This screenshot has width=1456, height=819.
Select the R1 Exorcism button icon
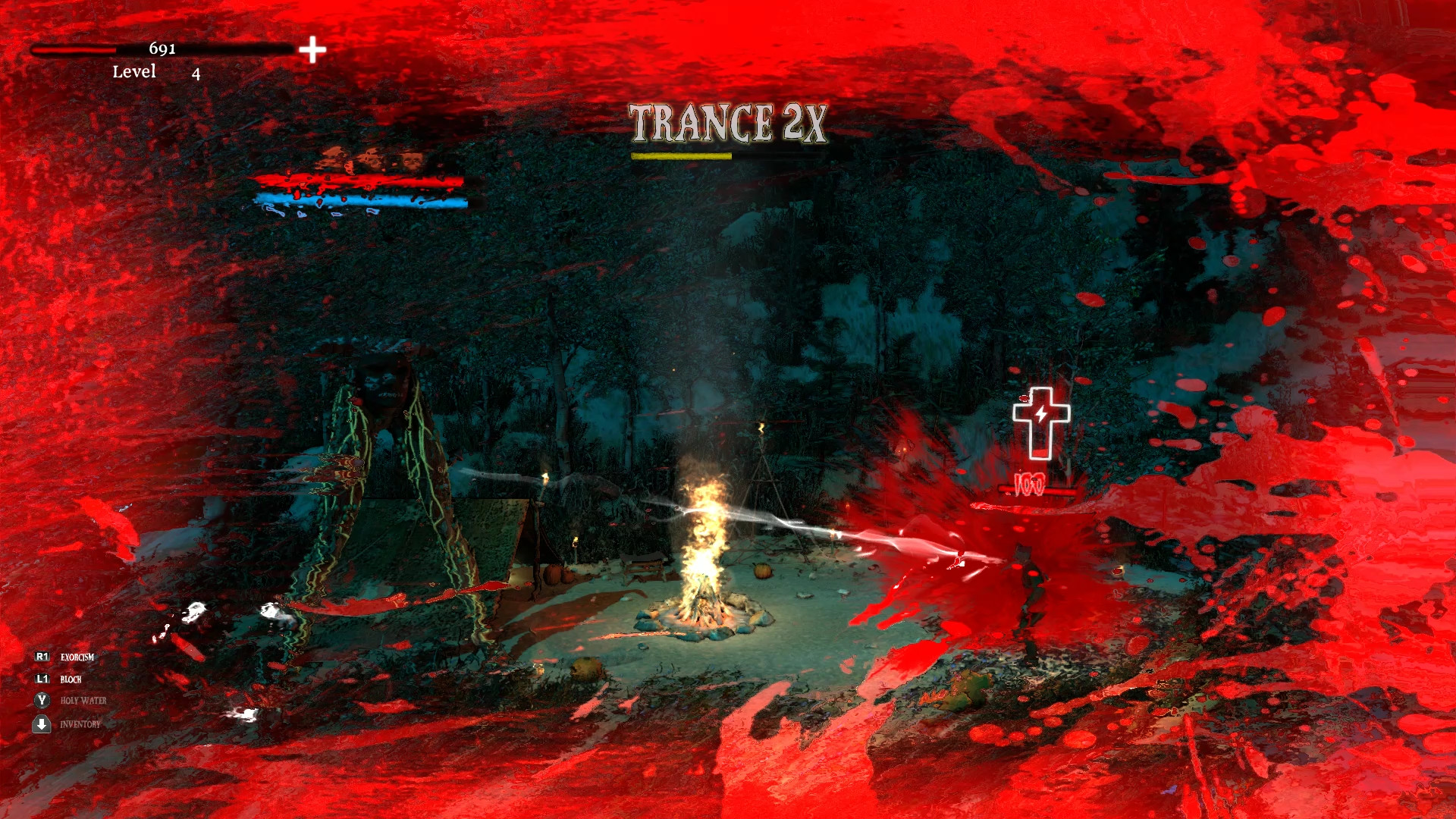(43, 658)
